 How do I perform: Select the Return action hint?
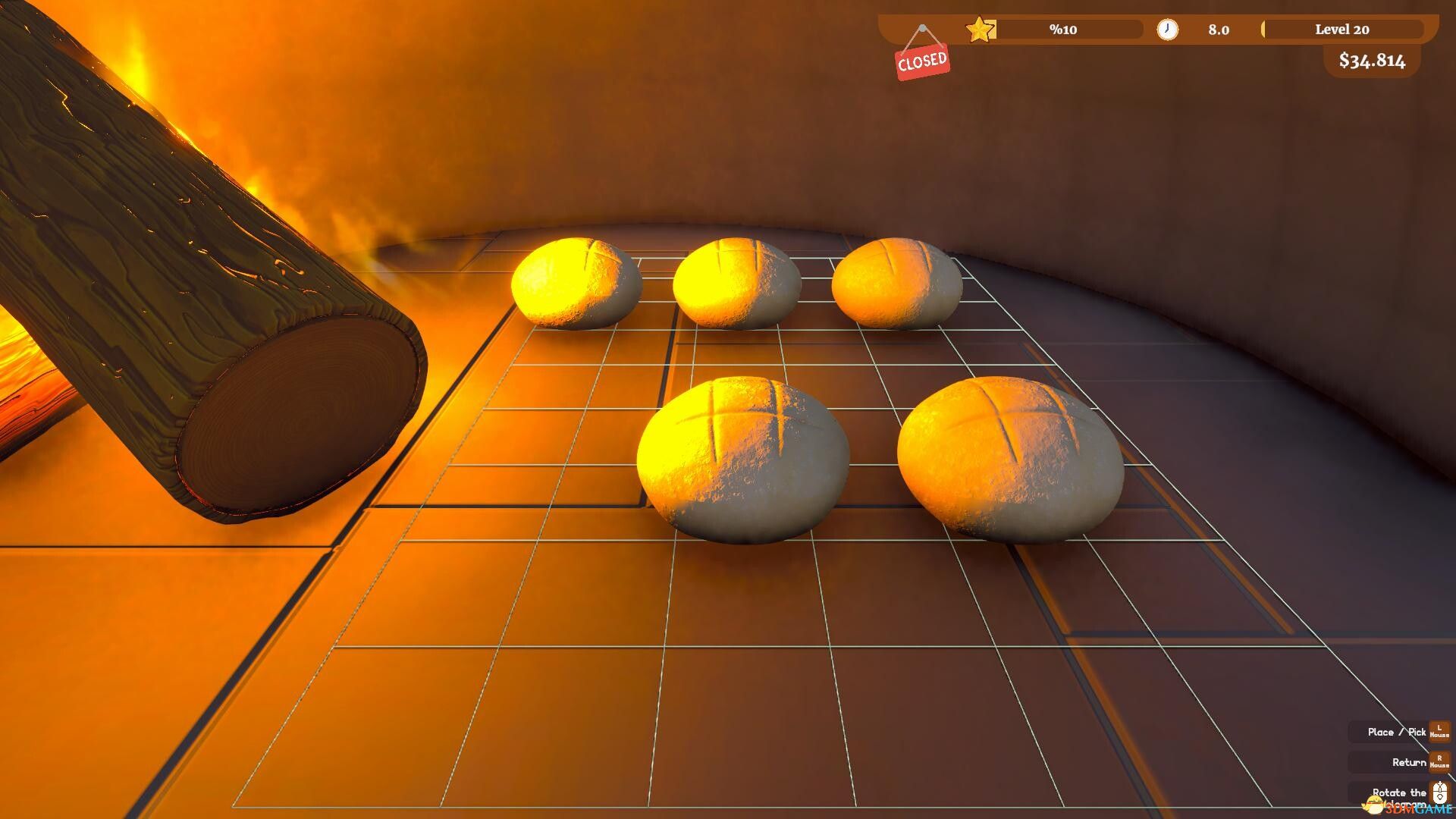(1404, 762)
